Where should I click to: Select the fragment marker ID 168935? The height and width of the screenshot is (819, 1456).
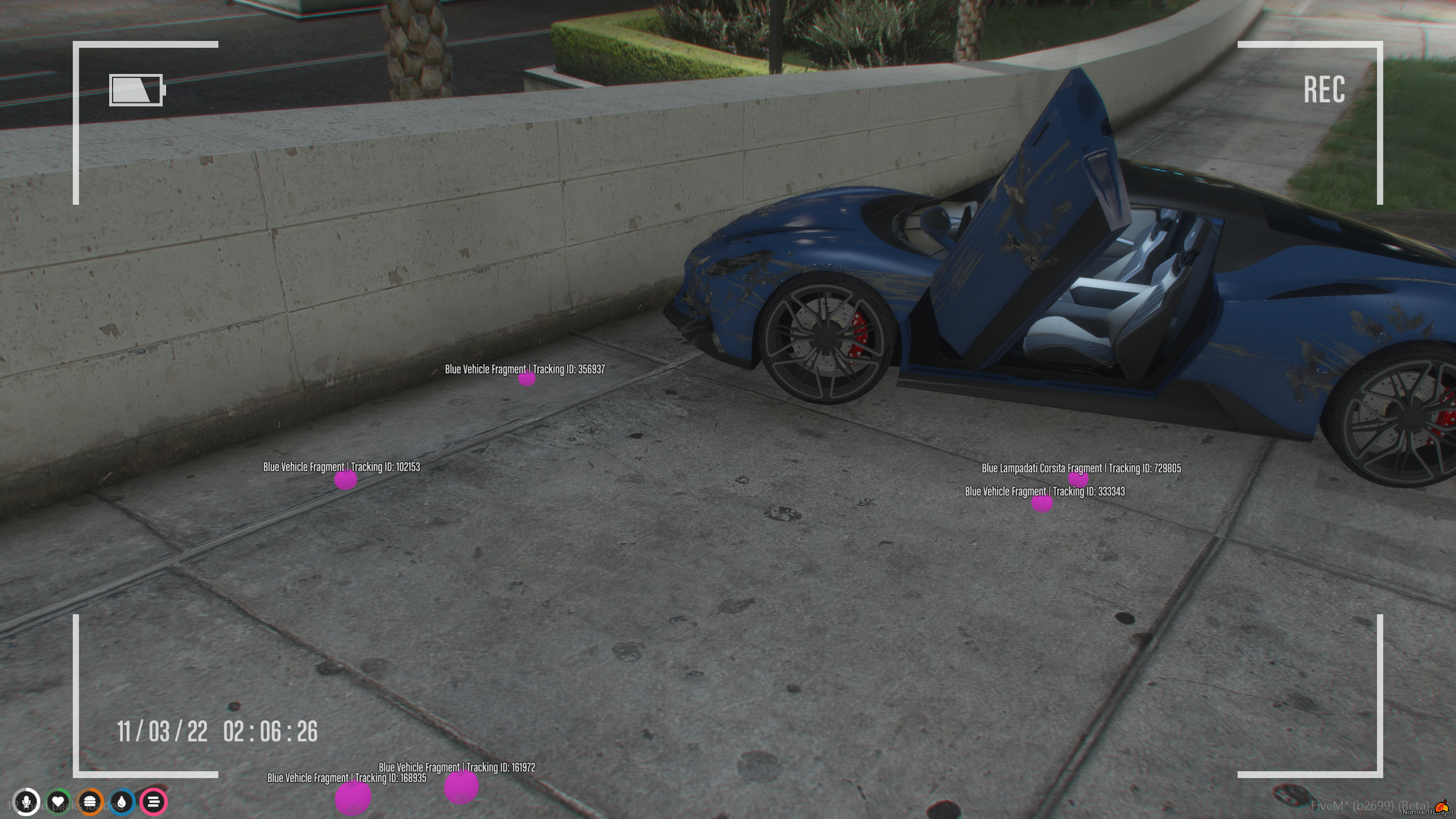[353, 797]
